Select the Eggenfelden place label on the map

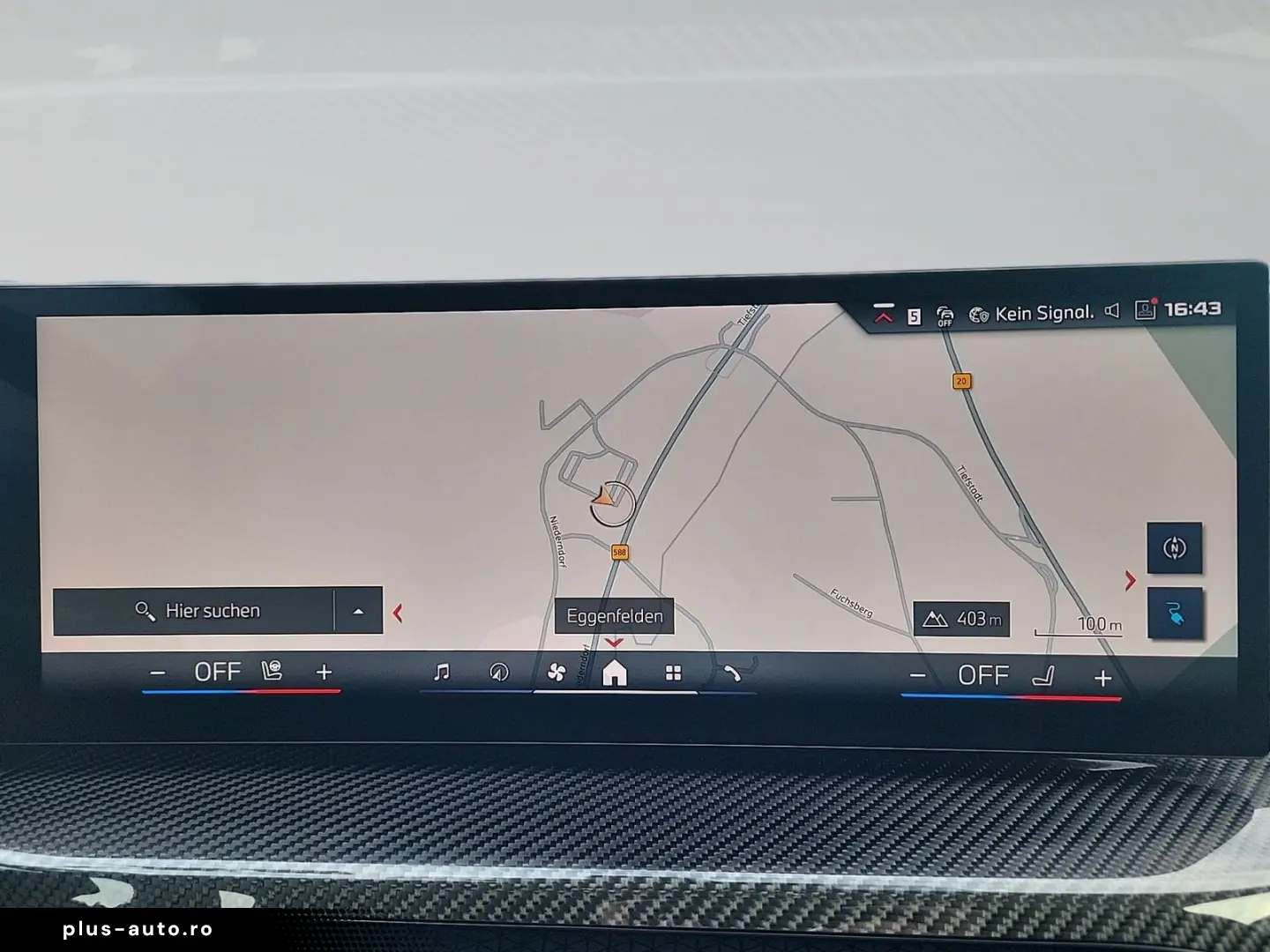[x=615, y=616]
